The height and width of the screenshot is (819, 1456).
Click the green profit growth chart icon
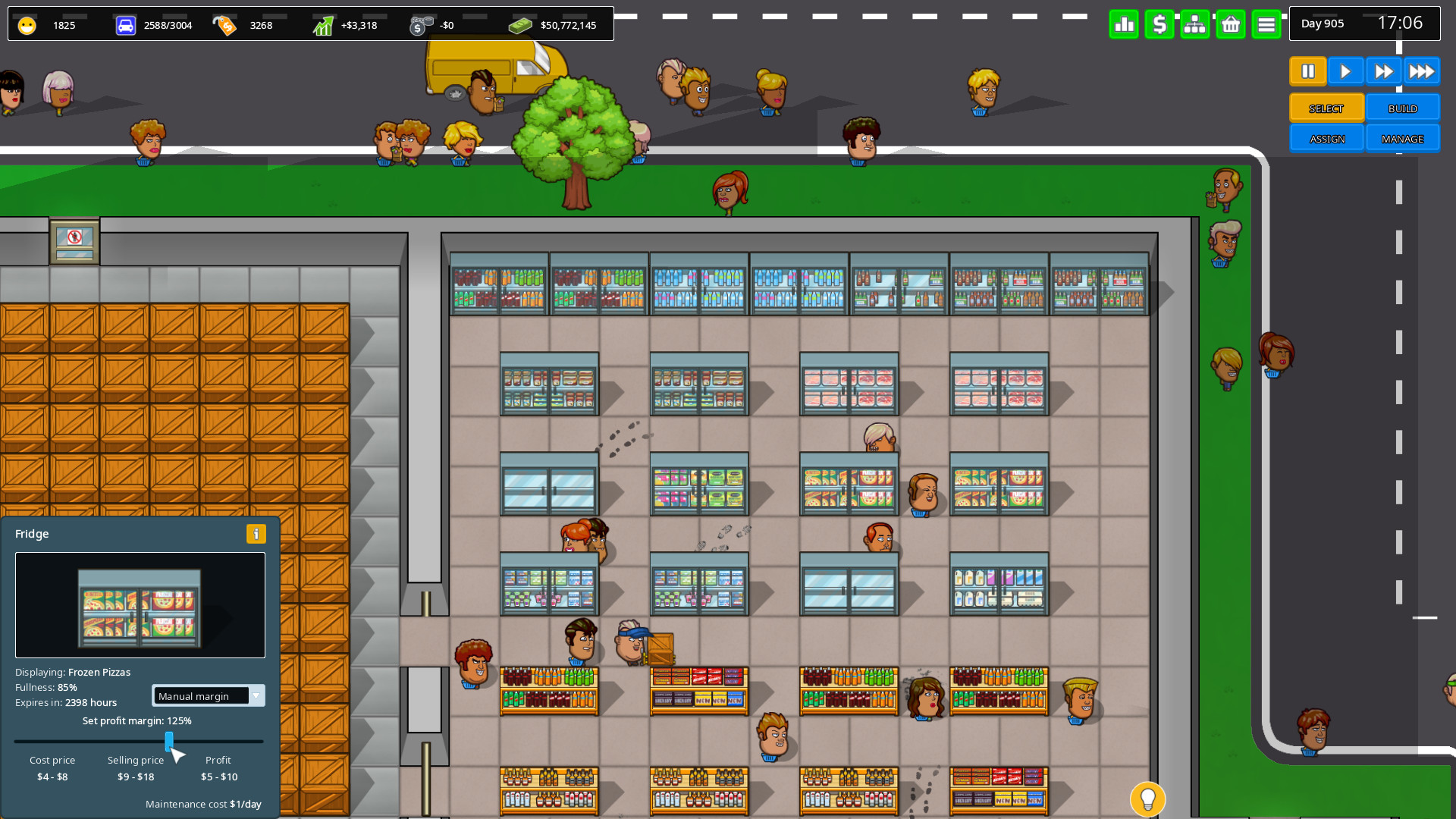(x=323, y=24)
